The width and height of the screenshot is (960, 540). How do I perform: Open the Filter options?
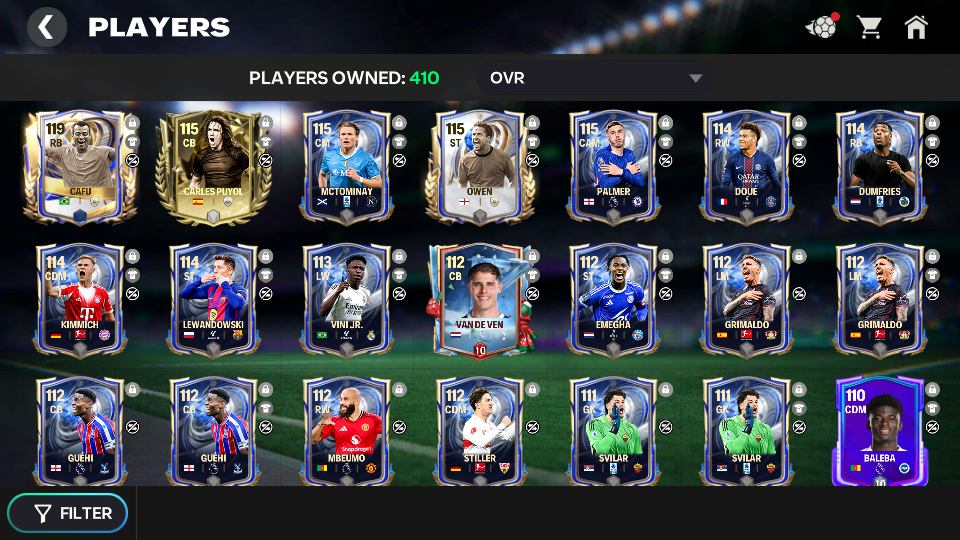(68, 513)
